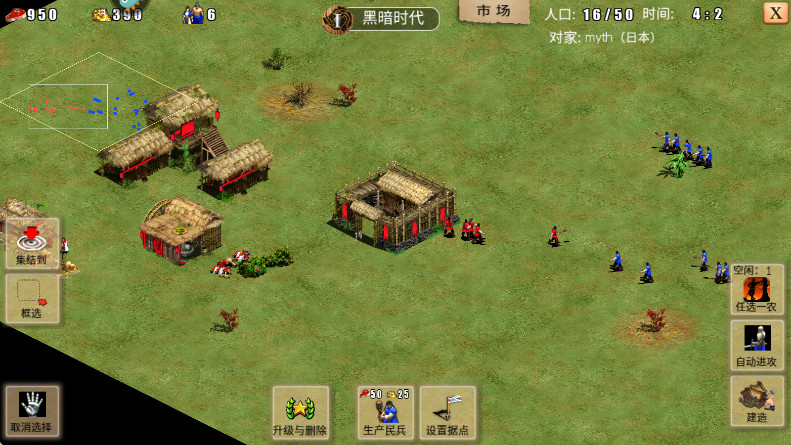Select an idle farmer with 任选一农

pyautogui.click(x=757, y=291)
